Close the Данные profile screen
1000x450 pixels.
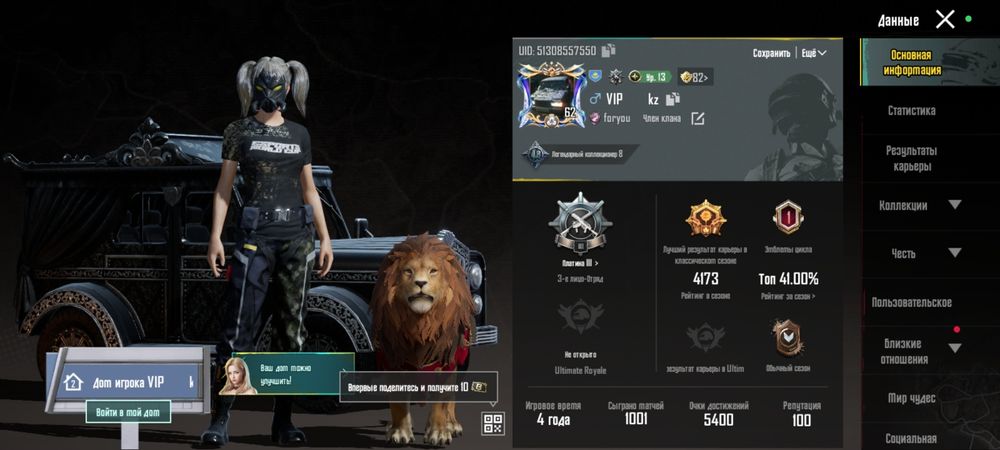coord(945,19)
